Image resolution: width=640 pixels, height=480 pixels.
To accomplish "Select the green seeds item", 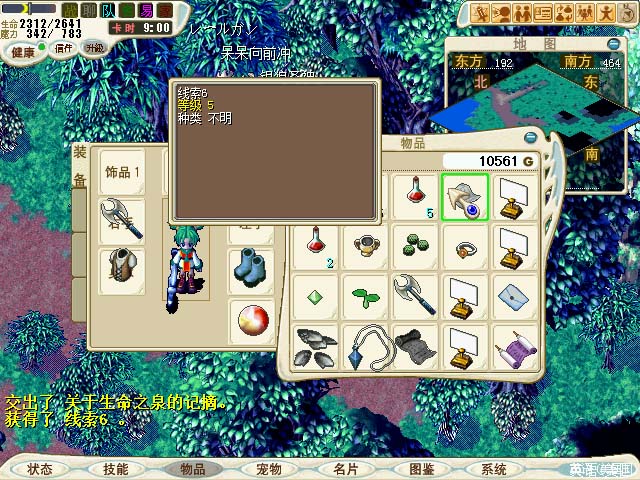I will pos(415,246).
